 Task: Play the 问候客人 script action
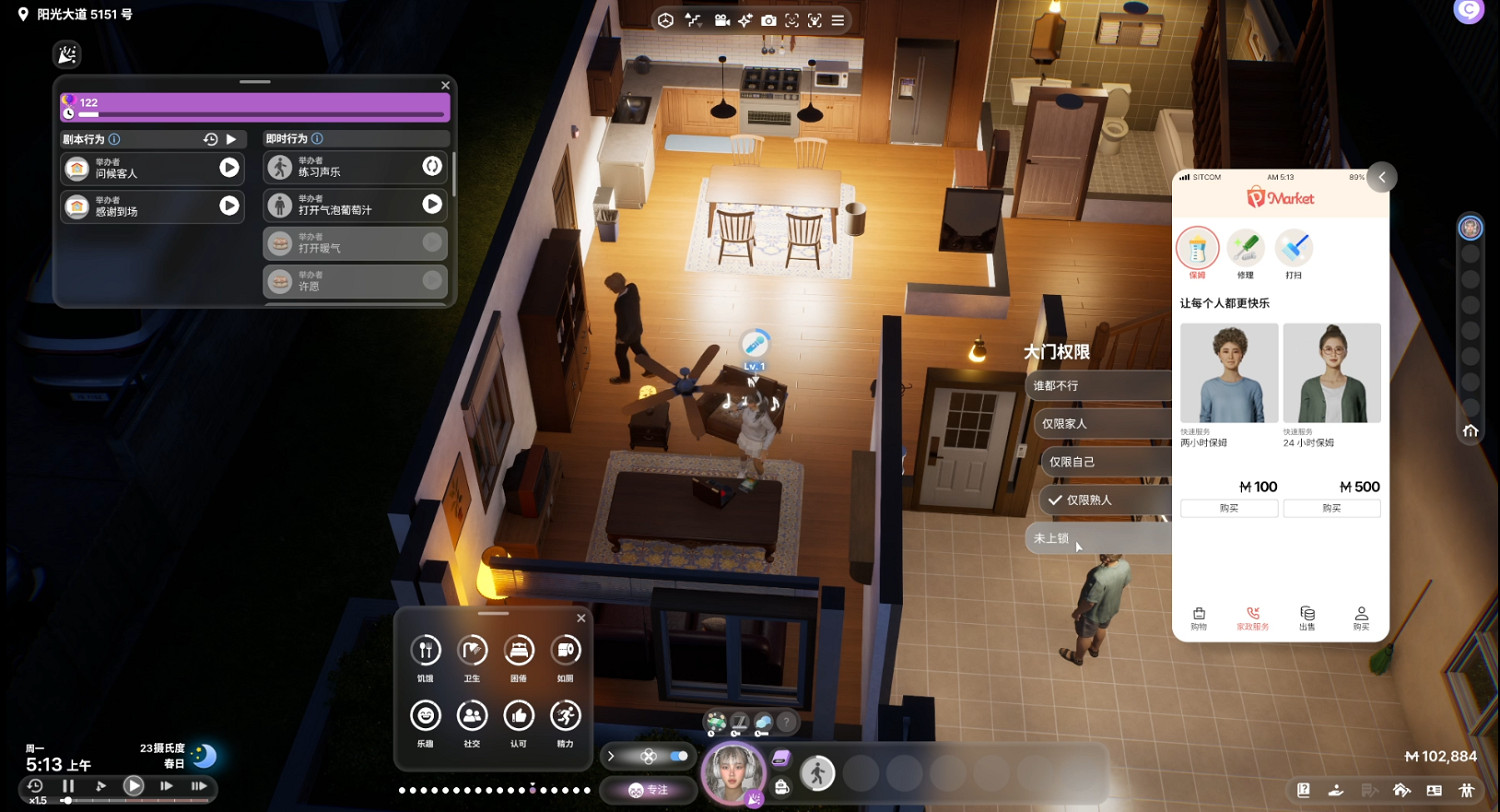click(x=229, y=168)
